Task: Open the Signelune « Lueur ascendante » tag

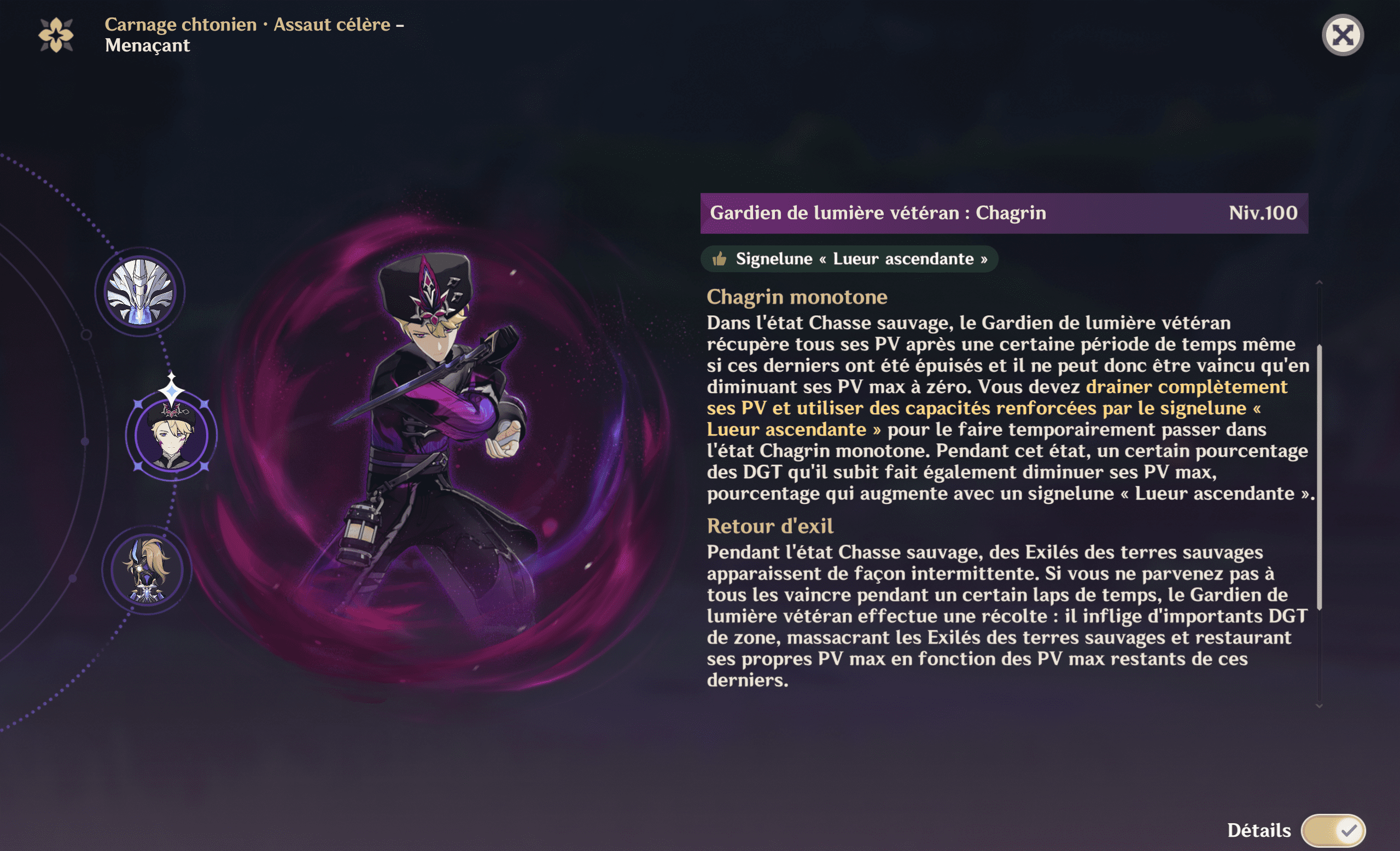Action: coord(848,260)
